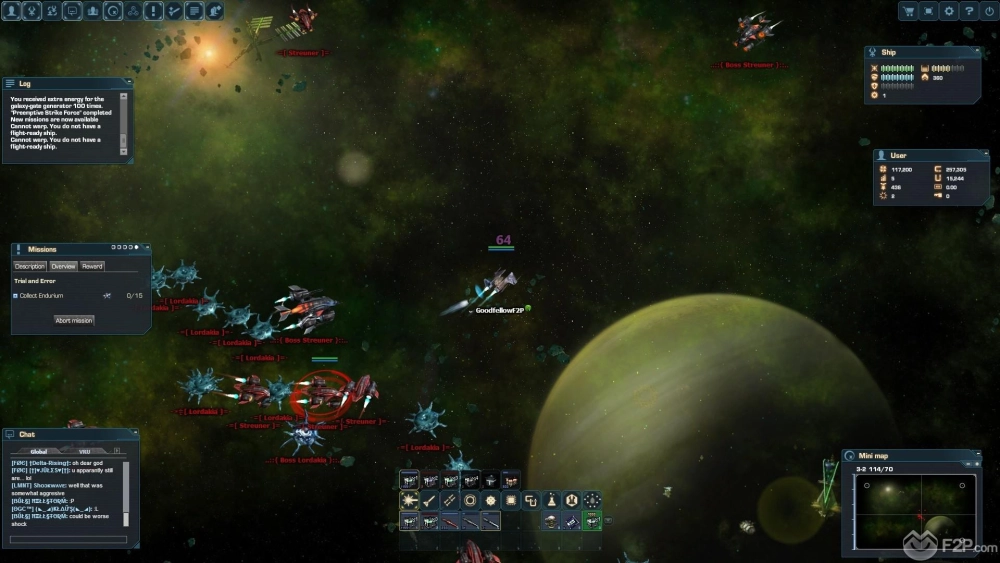This screenshot has height=563, width=1000.
Task: Select the single rocket category icon
Action: coord(429,500)
